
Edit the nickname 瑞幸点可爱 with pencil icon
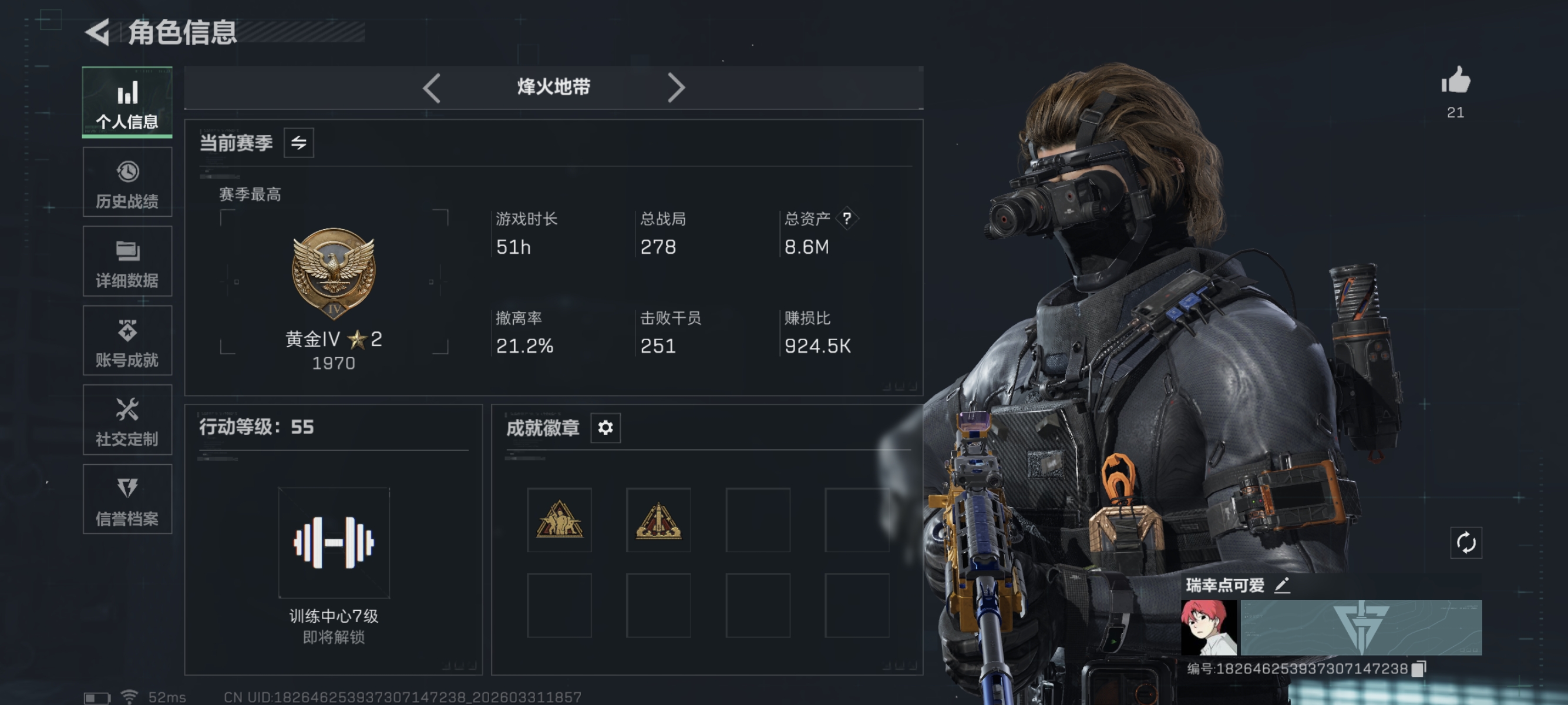point(1282,585)
